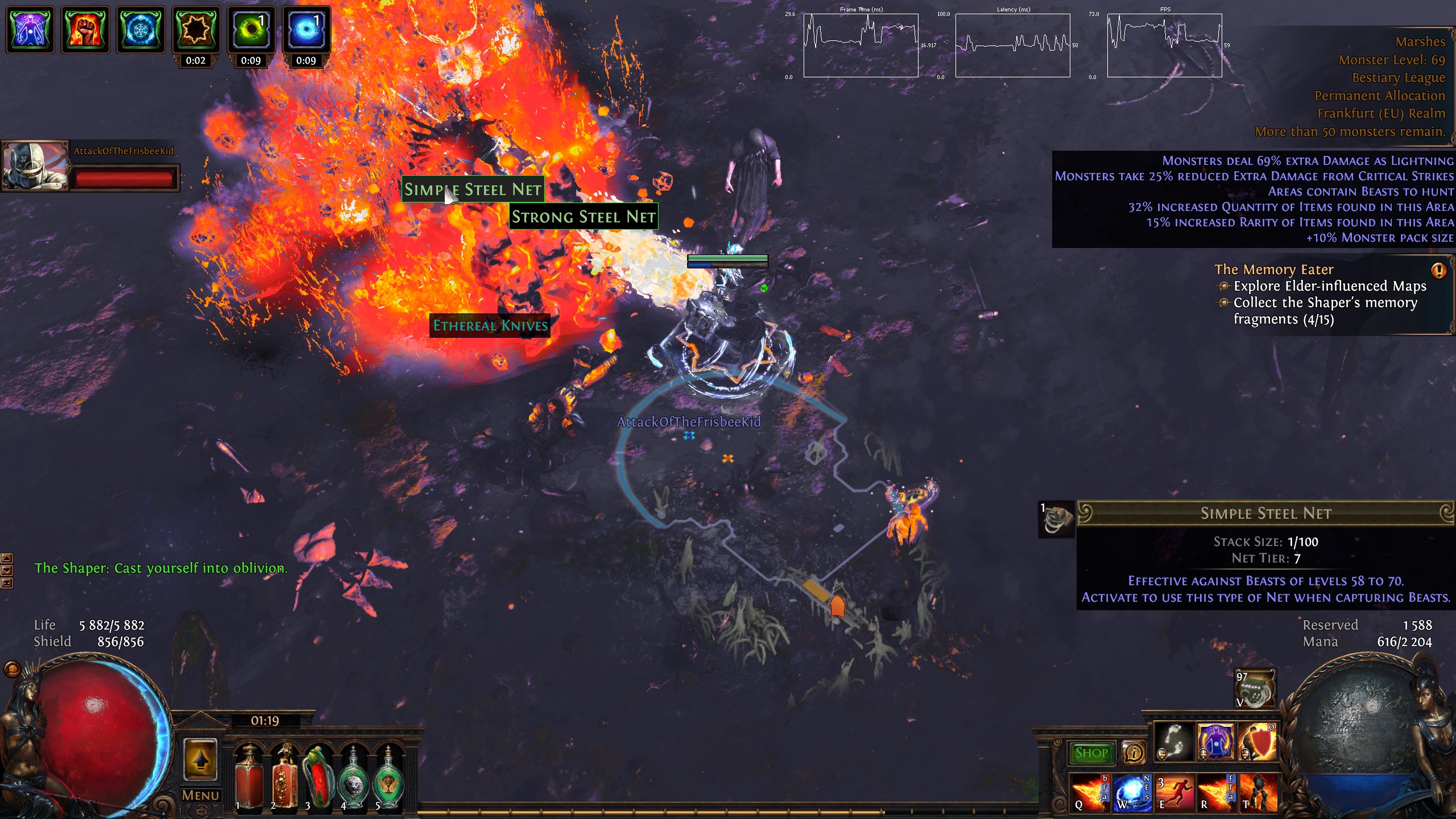Select the purple aura figure skill slot
The height and width of the screenshot is (819, 1456).
(x=1215, y=742)
